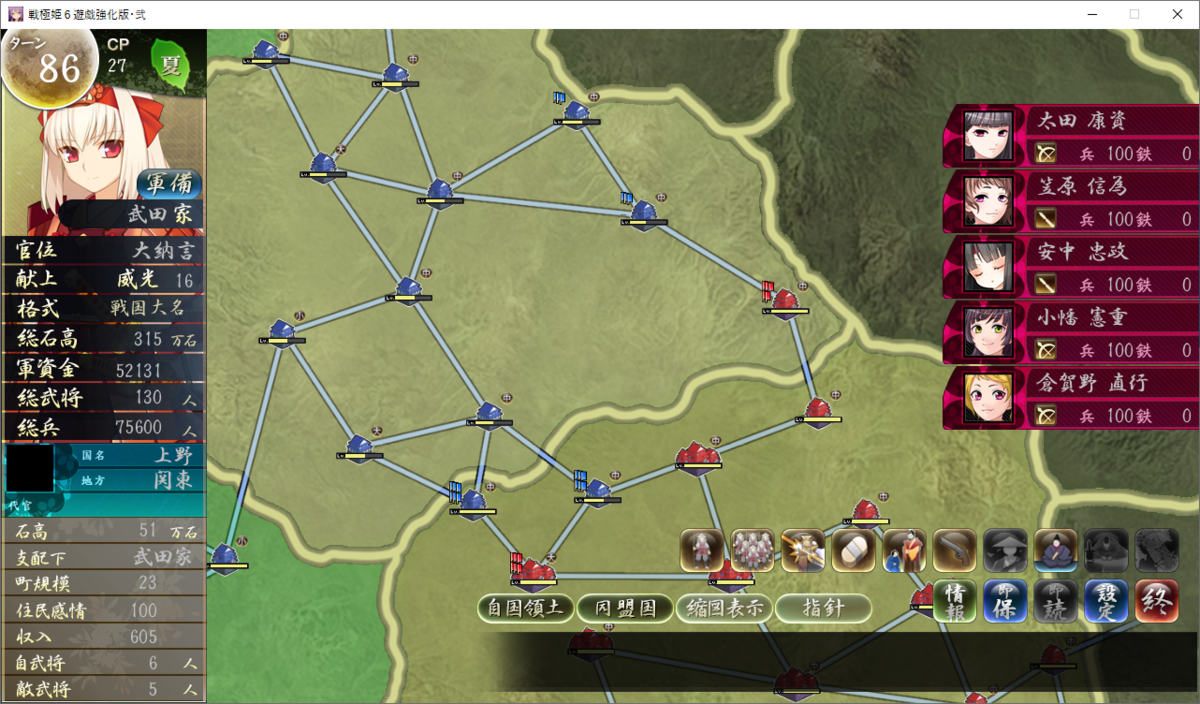Screen dimensions: 1200x704
Task: Select general 倉賀野 直行 entry
Action: click(x=1070, y=398)
